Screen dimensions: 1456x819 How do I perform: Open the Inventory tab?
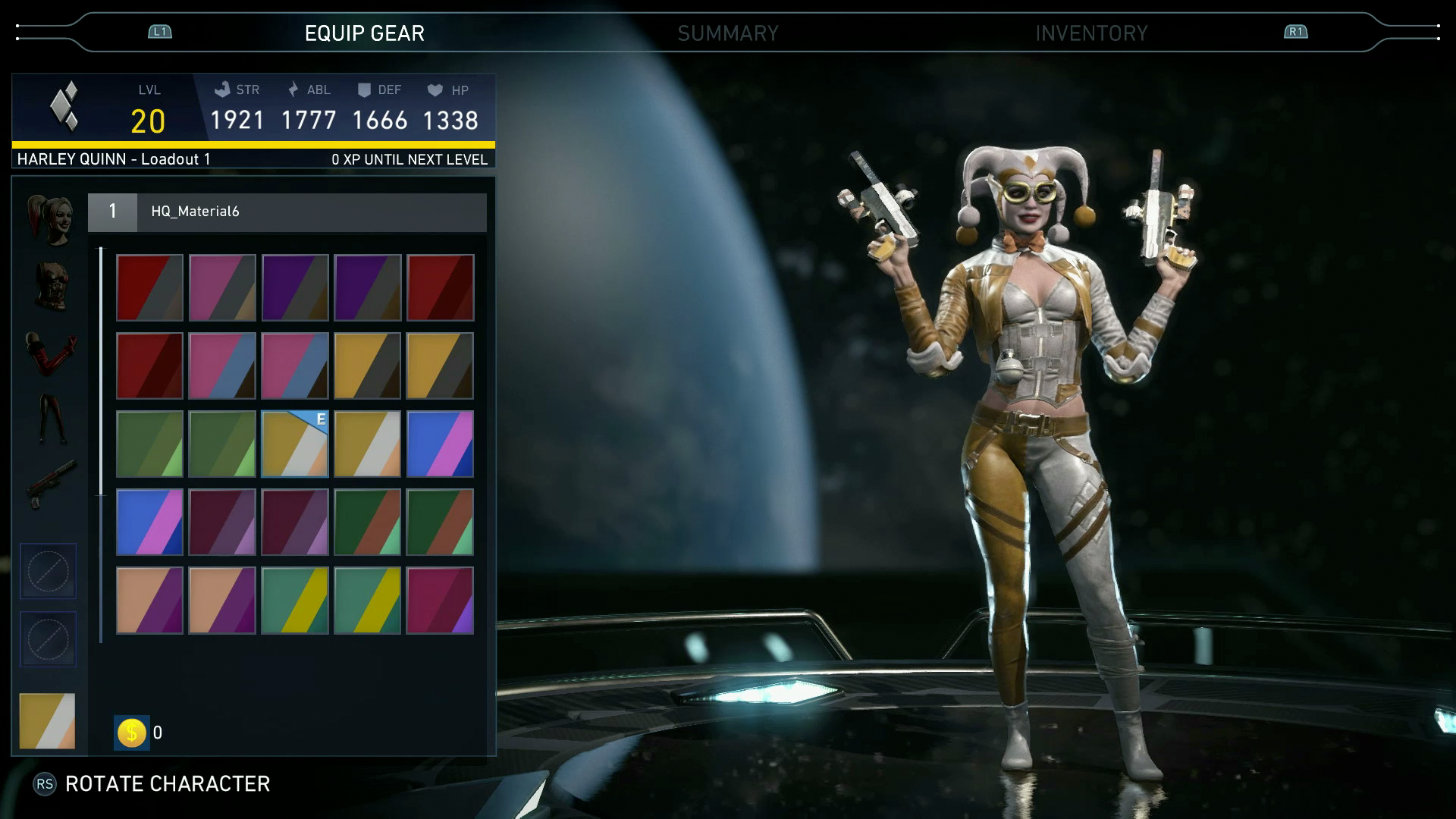click(x=1091, y=33)
